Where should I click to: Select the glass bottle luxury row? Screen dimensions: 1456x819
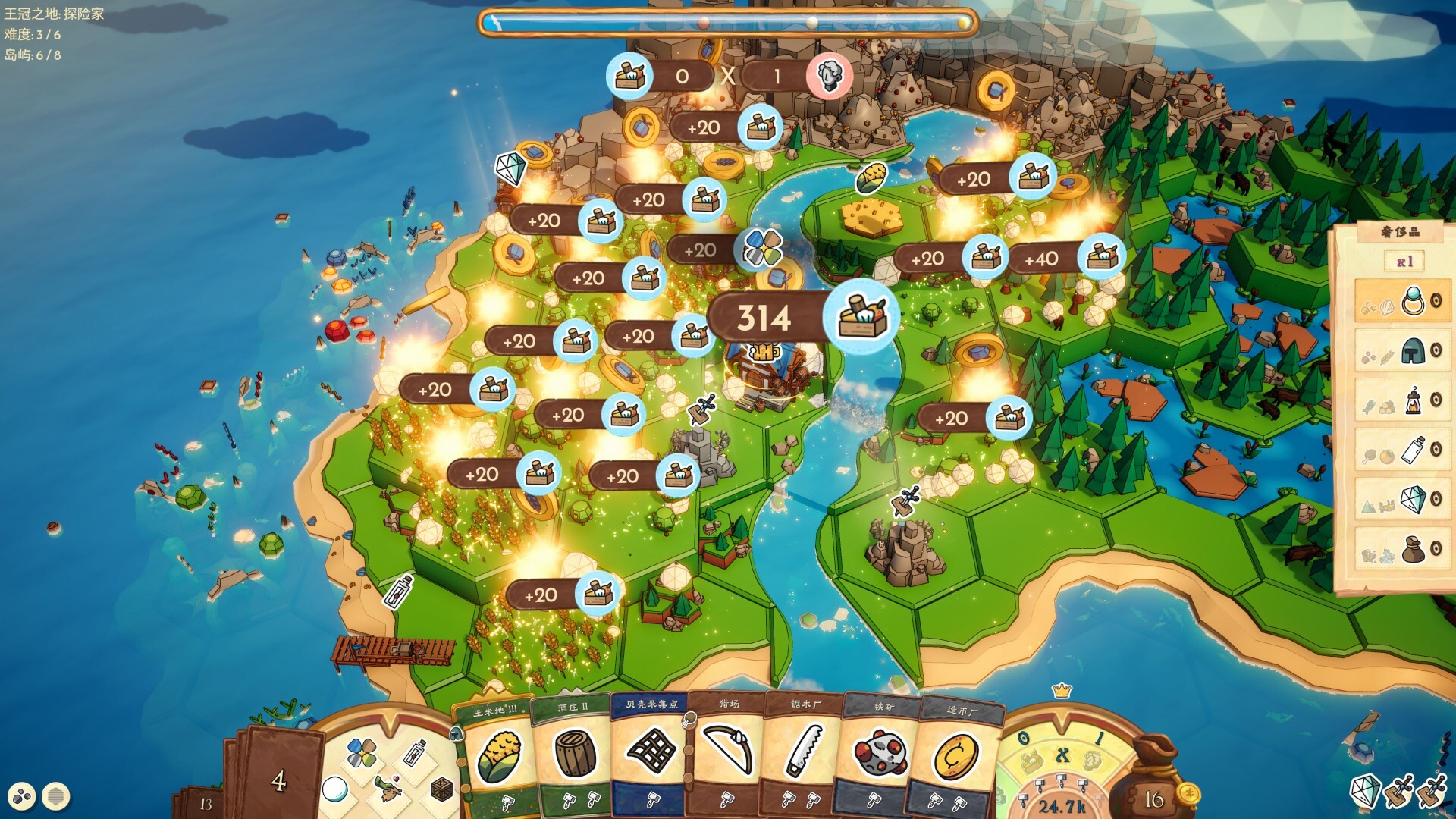(x=1401, y=450)
